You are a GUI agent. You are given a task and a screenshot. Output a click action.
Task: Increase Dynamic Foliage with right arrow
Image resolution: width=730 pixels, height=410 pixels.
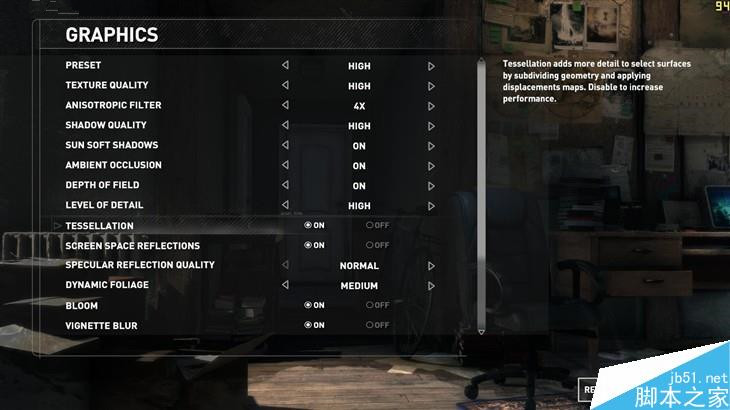[431, 286]
